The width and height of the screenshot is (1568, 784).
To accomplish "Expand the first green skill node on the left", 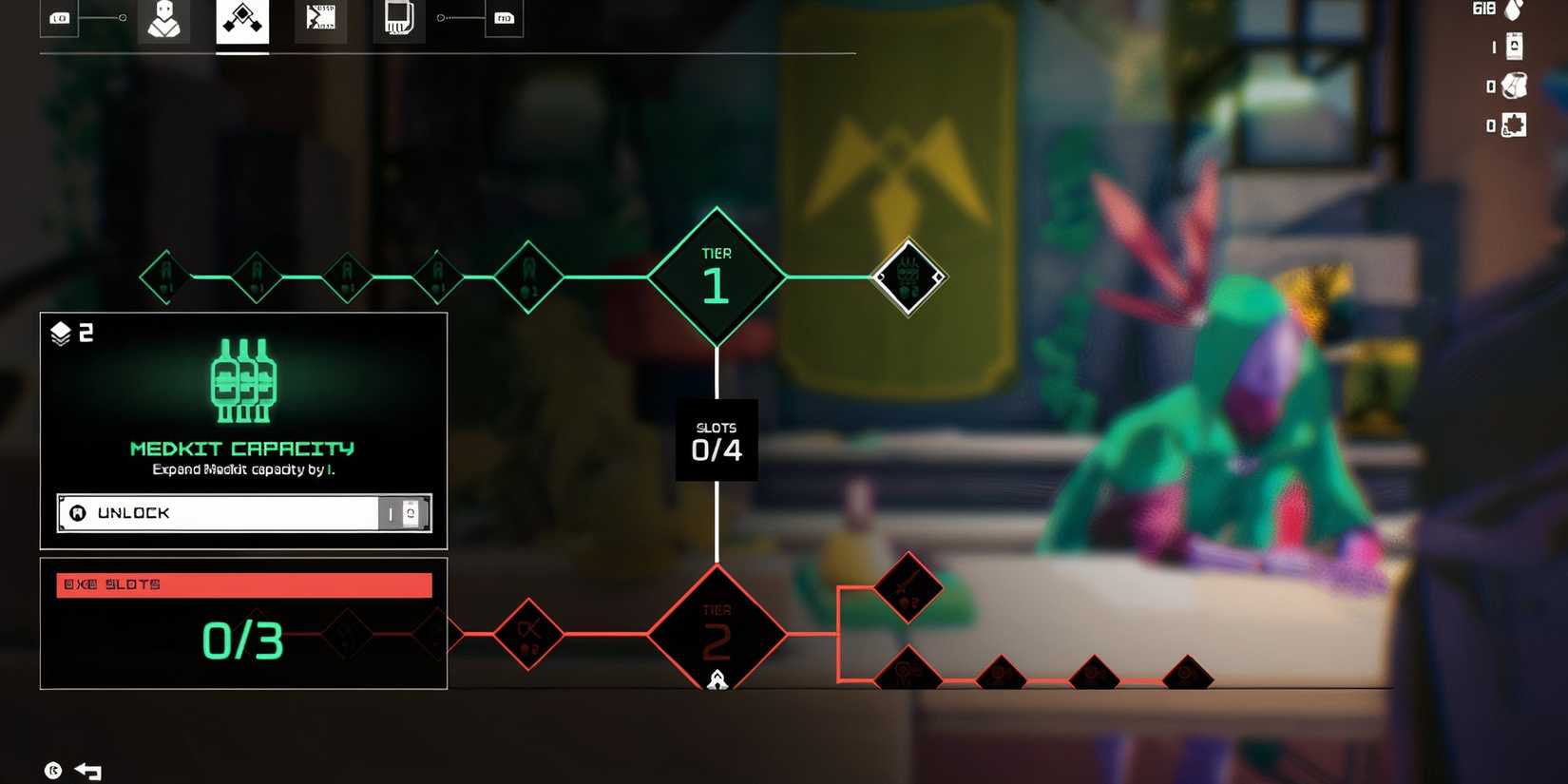I will (x=166, y=277).
